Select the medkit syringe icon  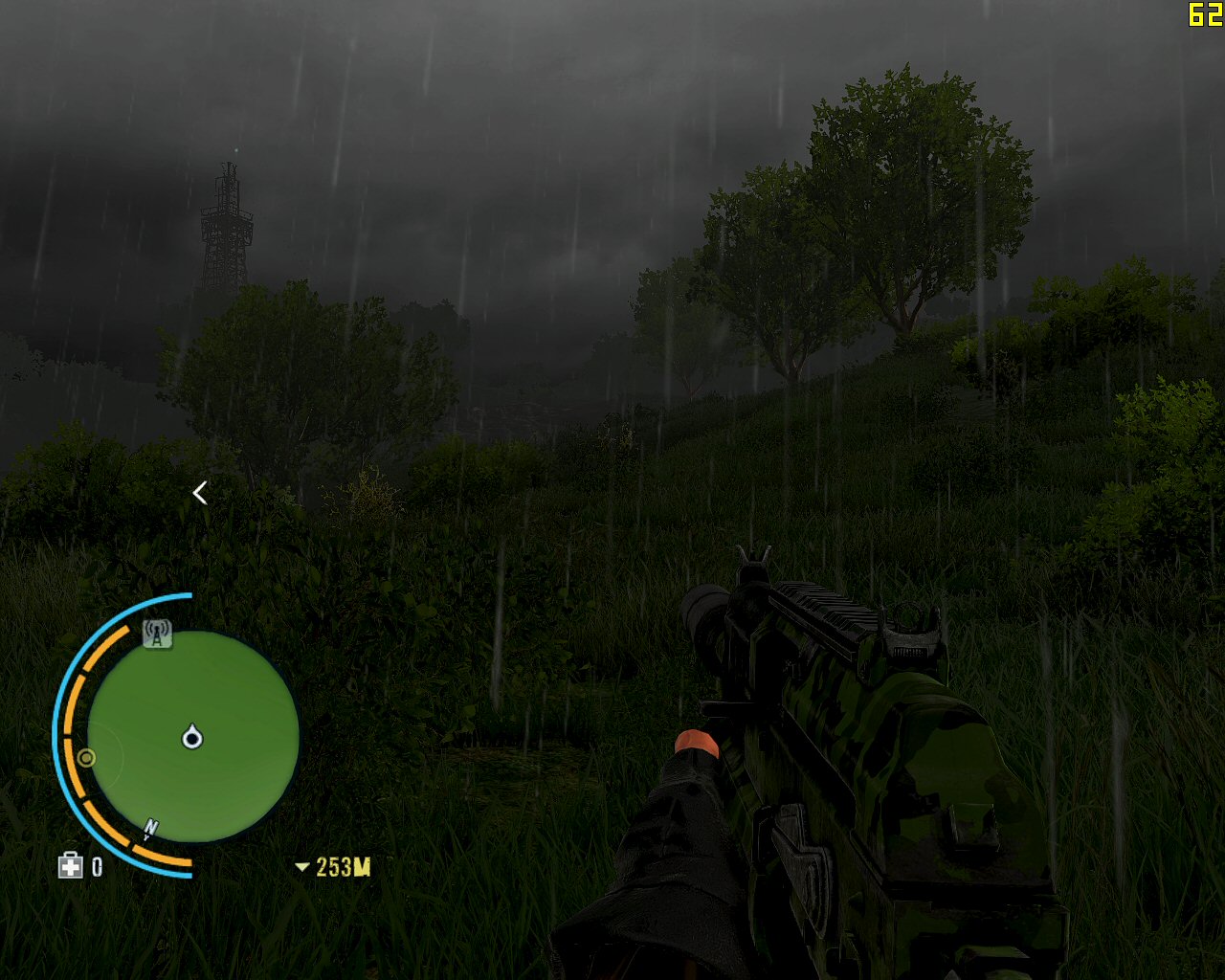point(70,866)
